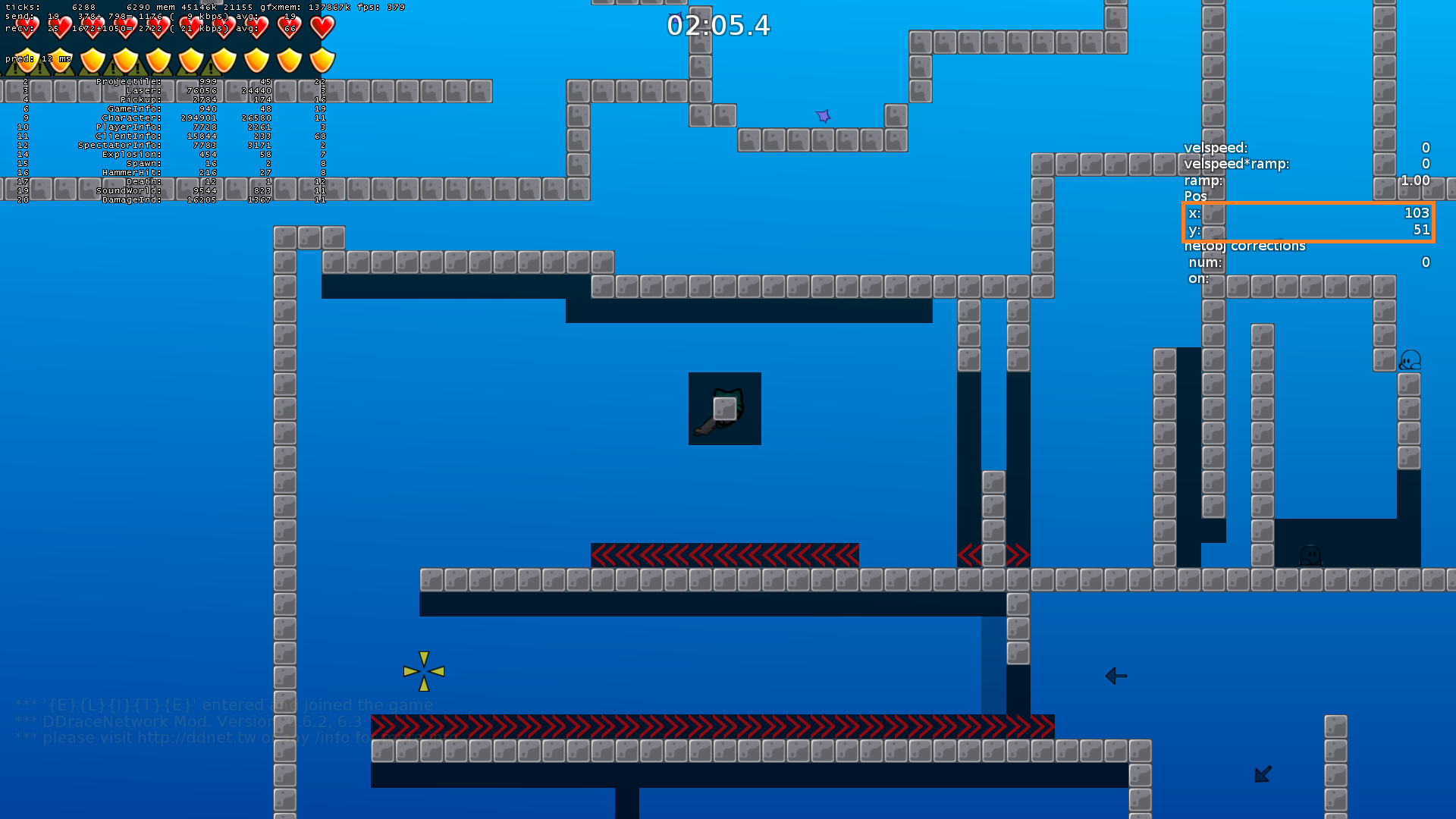Click the lower tee player near the dark pit
This screenshot has width=1456, height=819.
1310,556
